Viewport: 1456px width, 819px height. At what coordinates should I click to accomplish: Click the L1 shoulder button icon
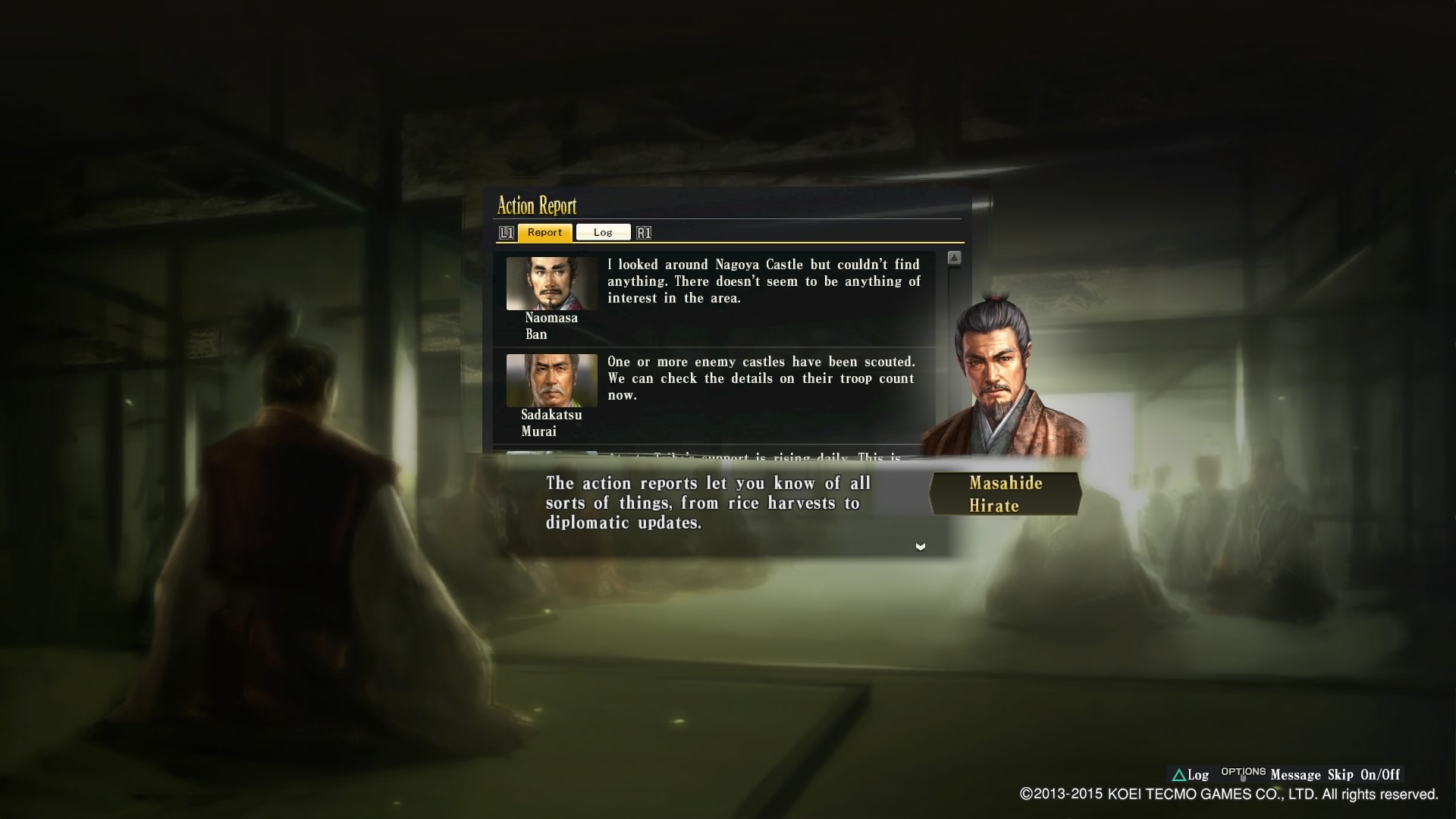click(507, 232)
